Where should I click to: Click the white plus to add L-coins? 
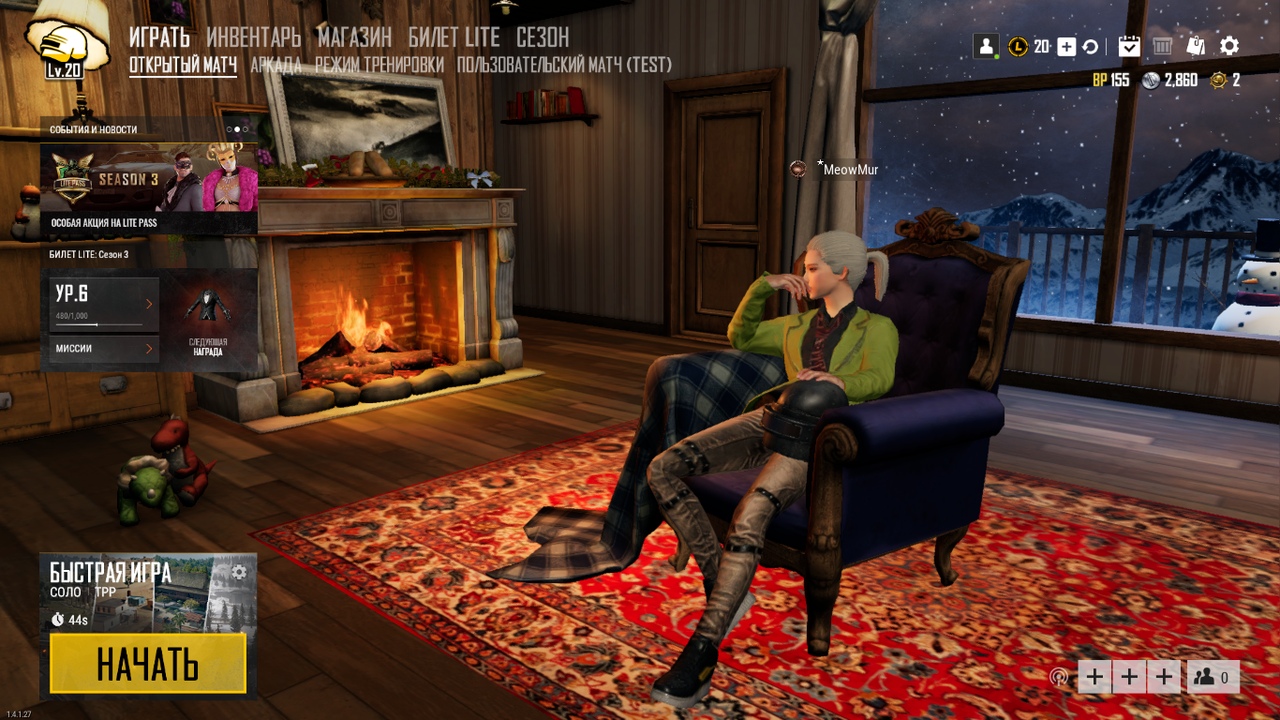tap(1066, 46)
